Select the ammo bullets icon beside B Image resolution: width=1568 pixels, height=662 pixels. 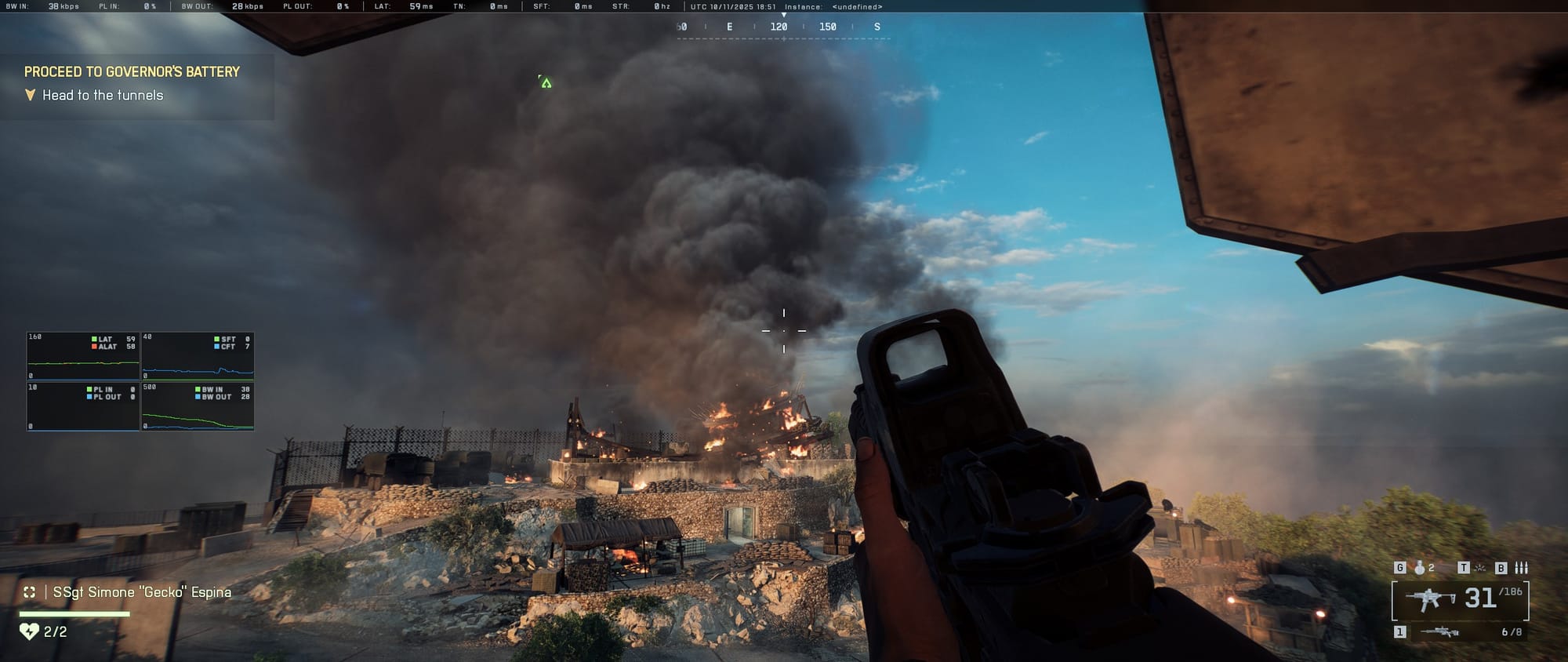[x=1523, y=569]
